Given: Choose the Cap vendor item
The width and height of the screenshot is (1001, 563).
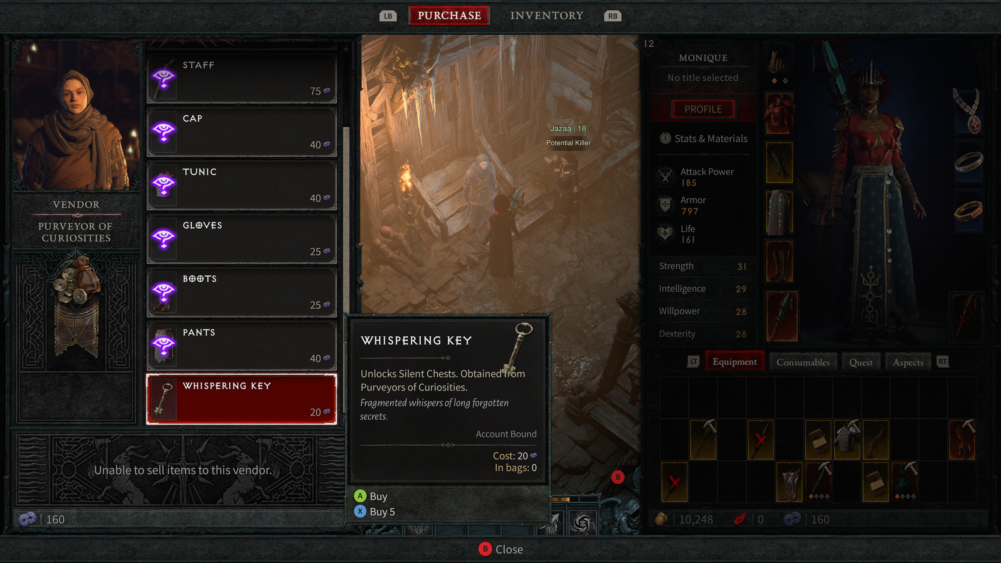Looking at the screenshot, I should [241, 132].
